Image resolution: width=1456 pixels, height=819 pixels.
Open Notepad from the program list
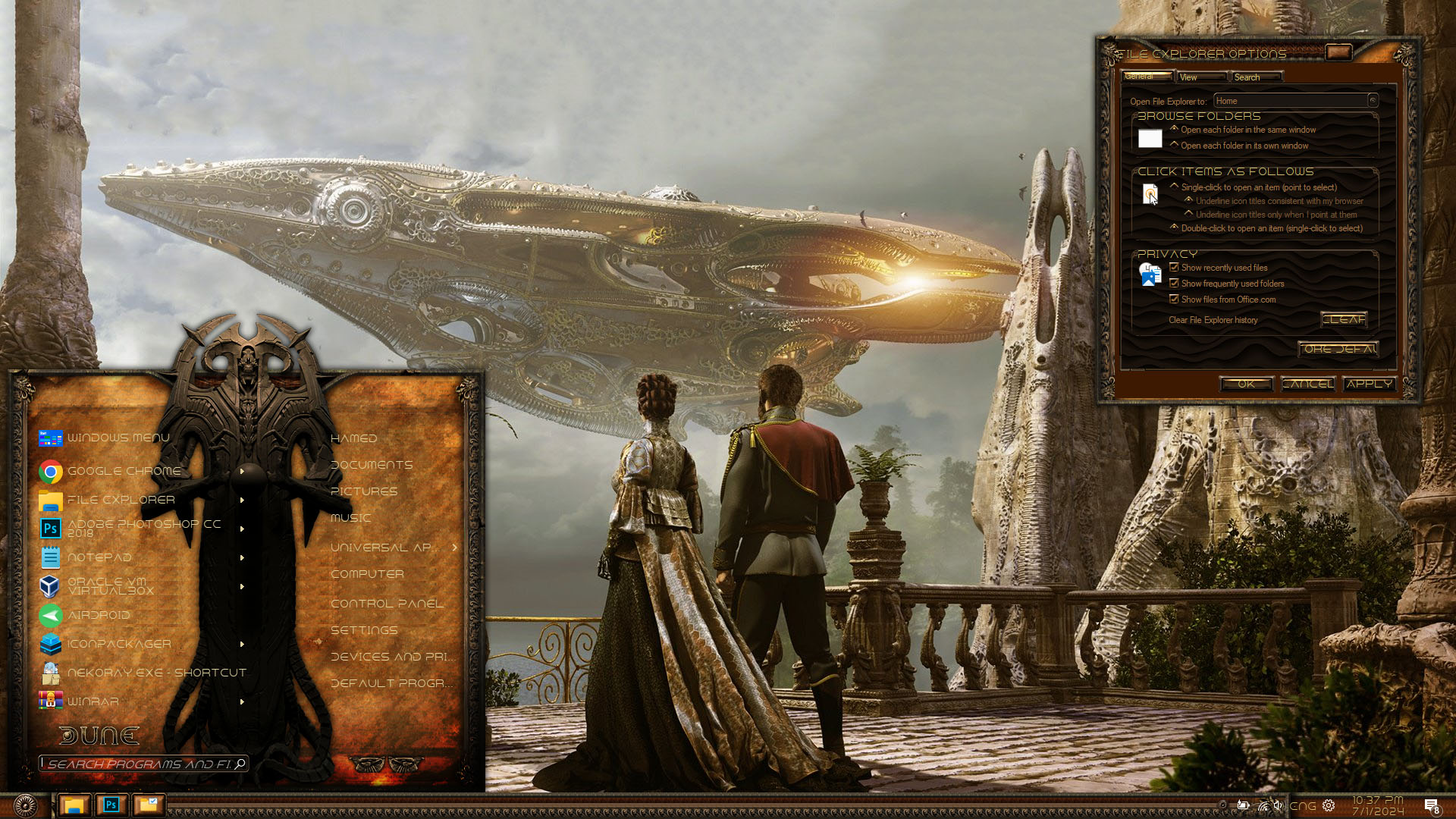pos(99,557)
